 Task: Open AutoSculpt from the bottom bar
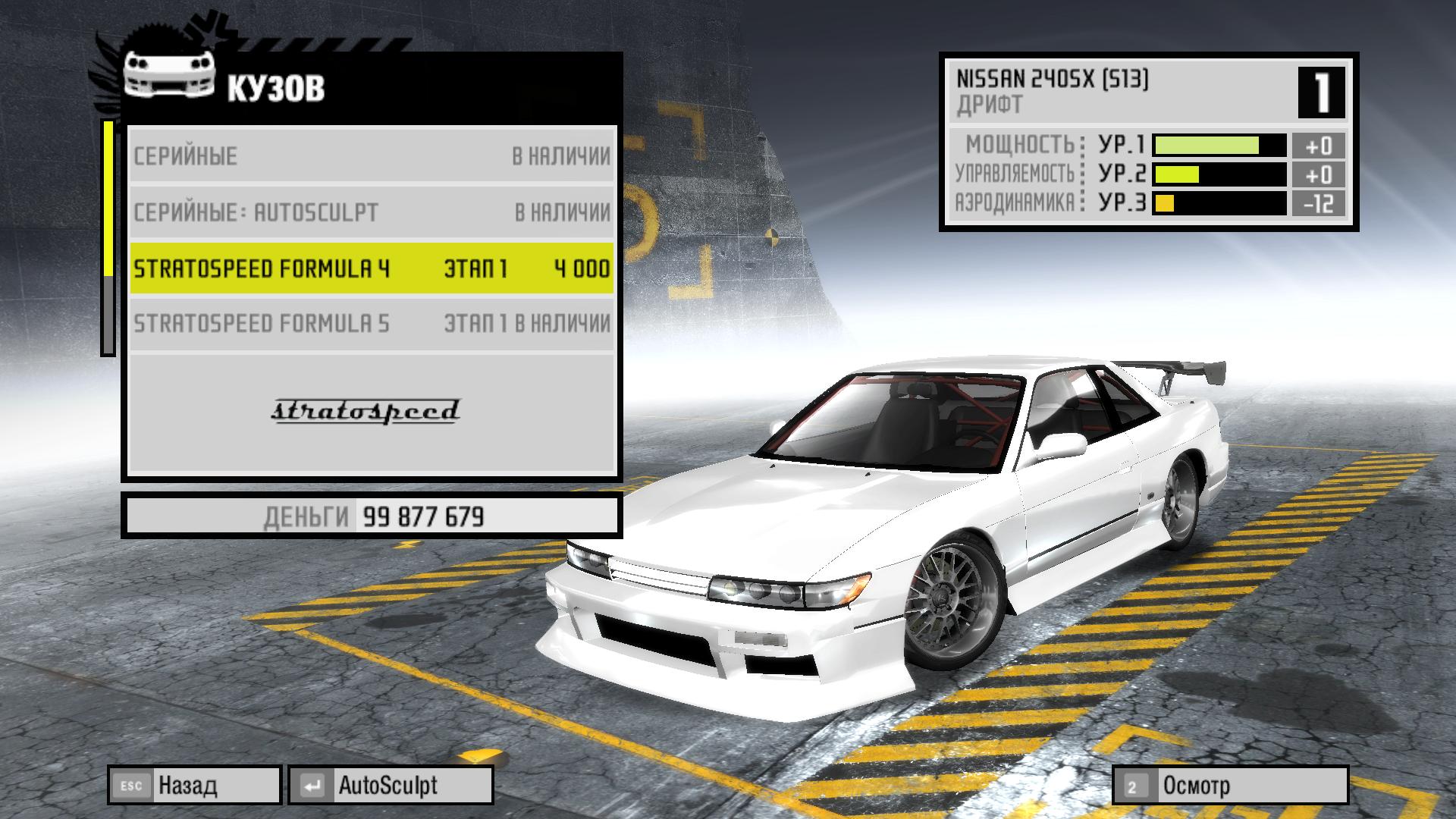pyautogui.click(x=391, y=786)
